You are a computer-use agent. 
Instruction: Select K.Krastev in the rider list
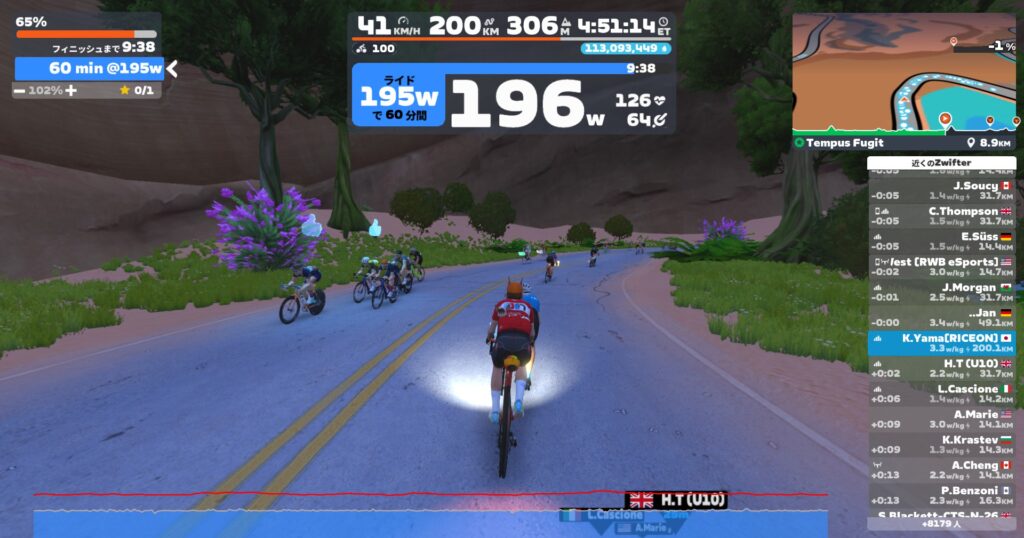click(941, 444)
